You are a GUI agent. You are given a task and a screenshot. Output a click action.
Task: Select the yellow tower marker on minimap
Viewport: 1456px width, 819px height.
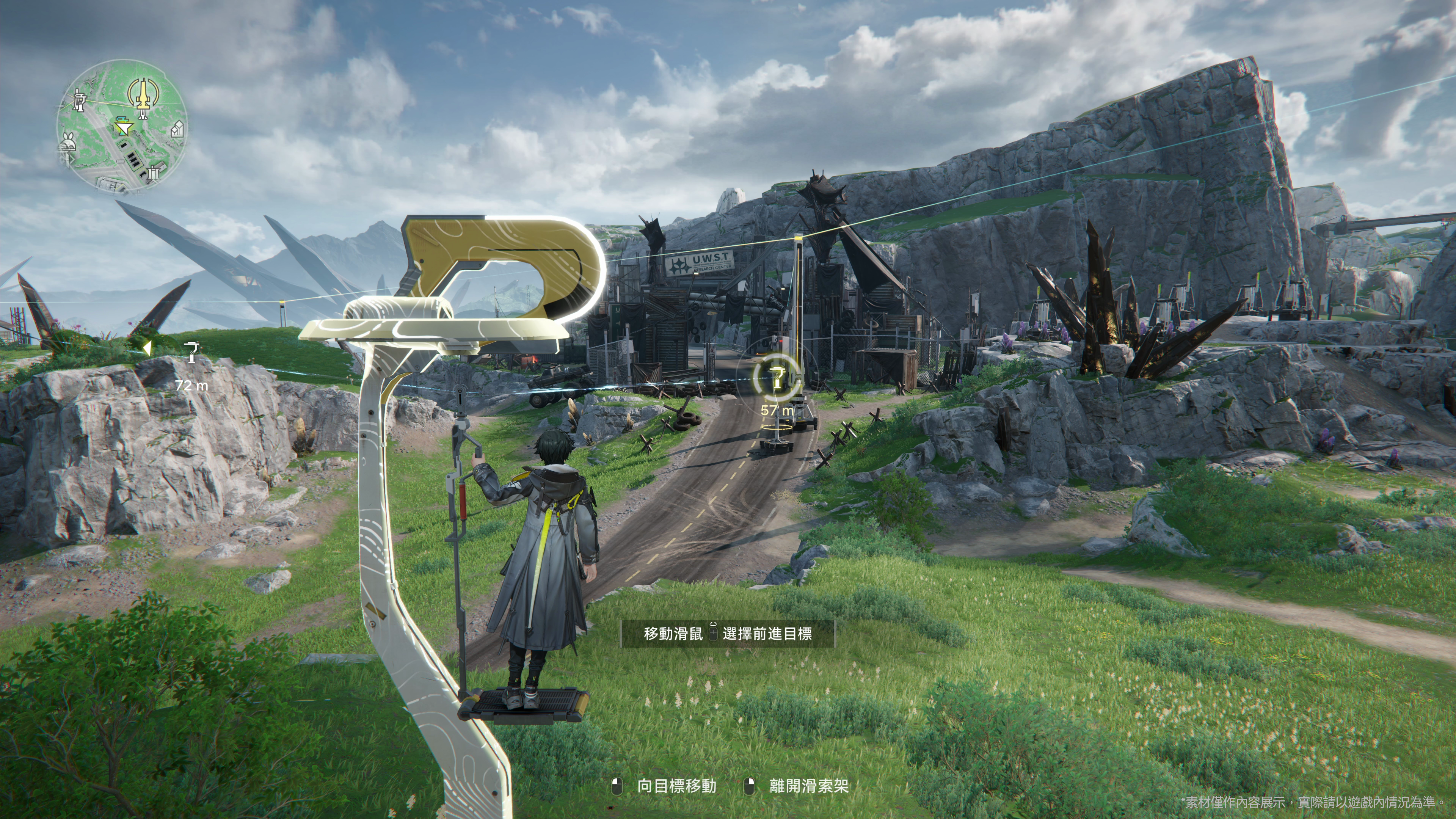143,96
